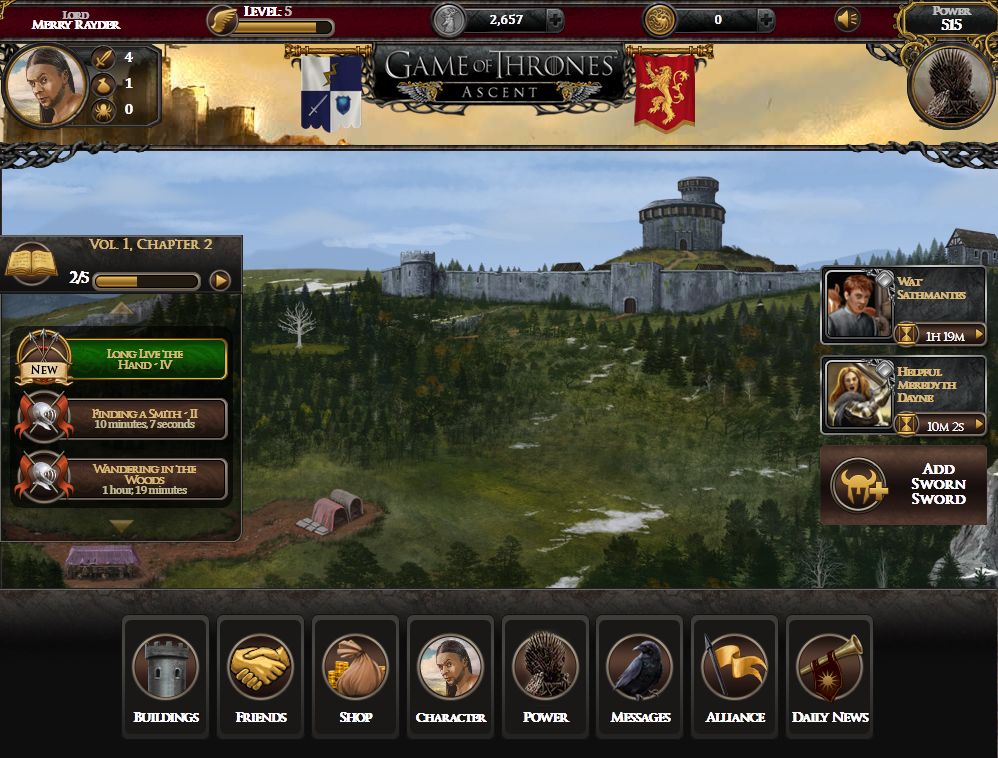Open the Character sheet

tap(450, 675)
